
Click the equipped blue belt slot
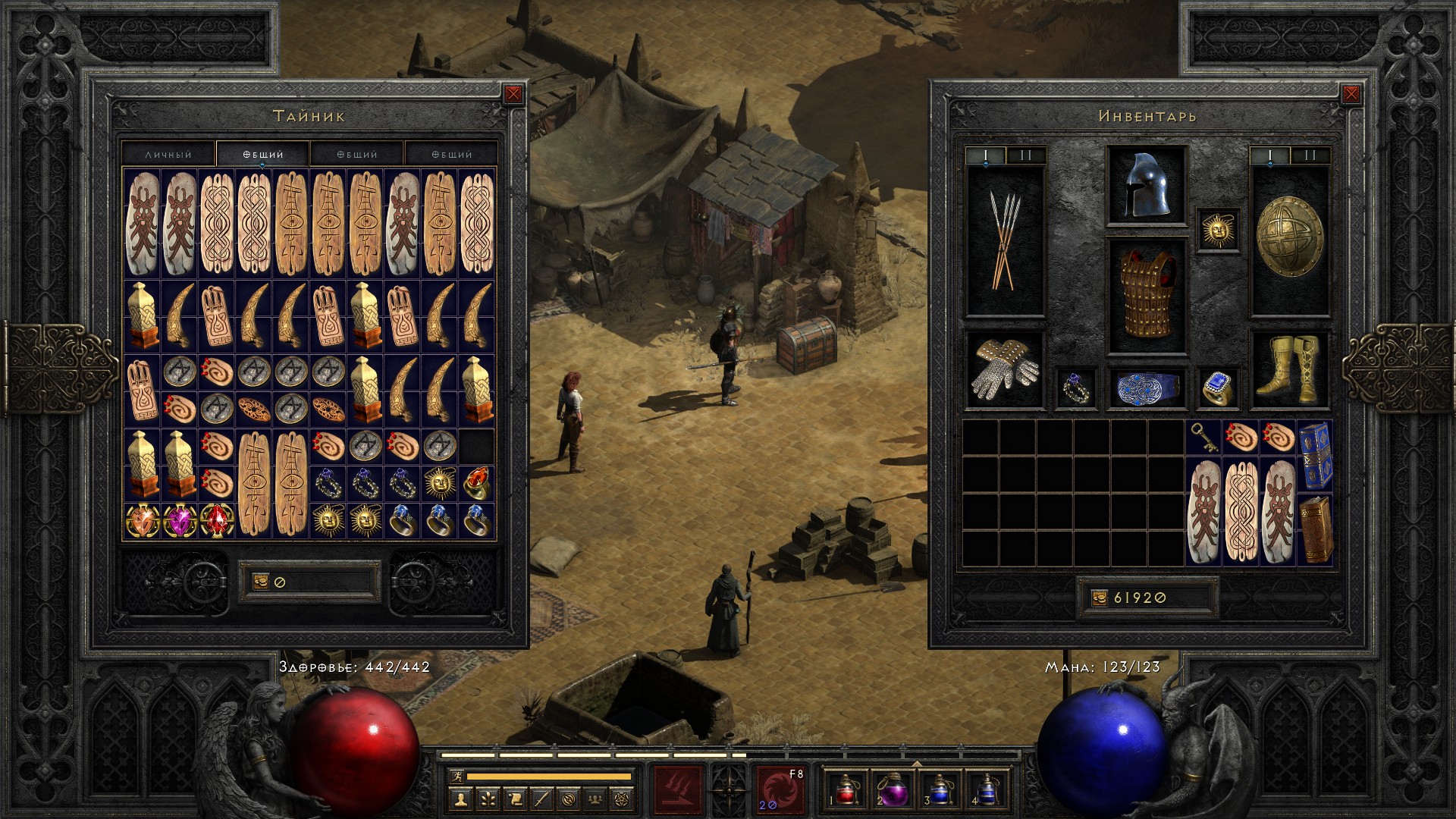1146,388
